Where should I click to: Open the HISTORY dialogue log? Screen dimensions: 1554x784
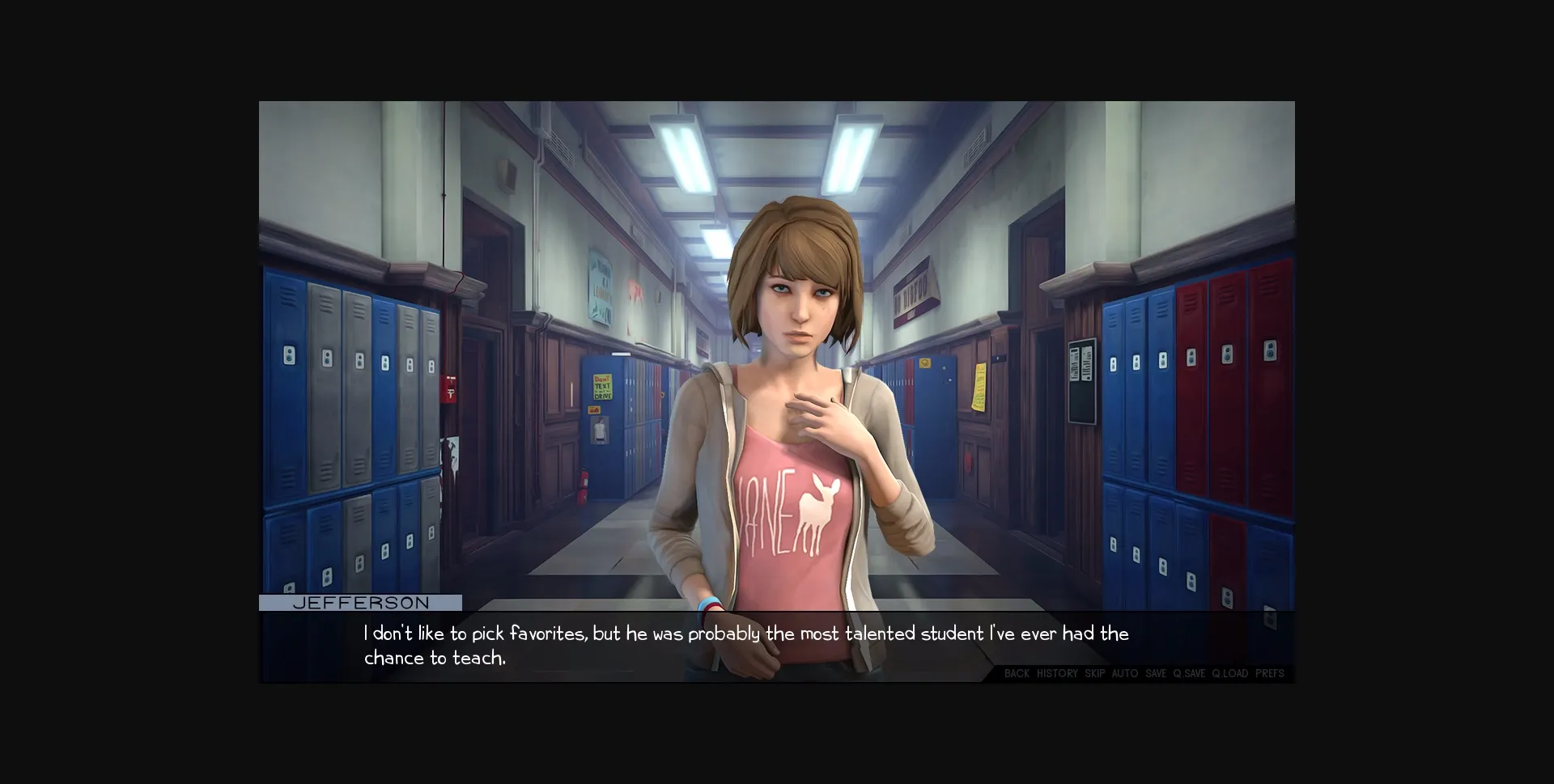(x=1057, y=673)
